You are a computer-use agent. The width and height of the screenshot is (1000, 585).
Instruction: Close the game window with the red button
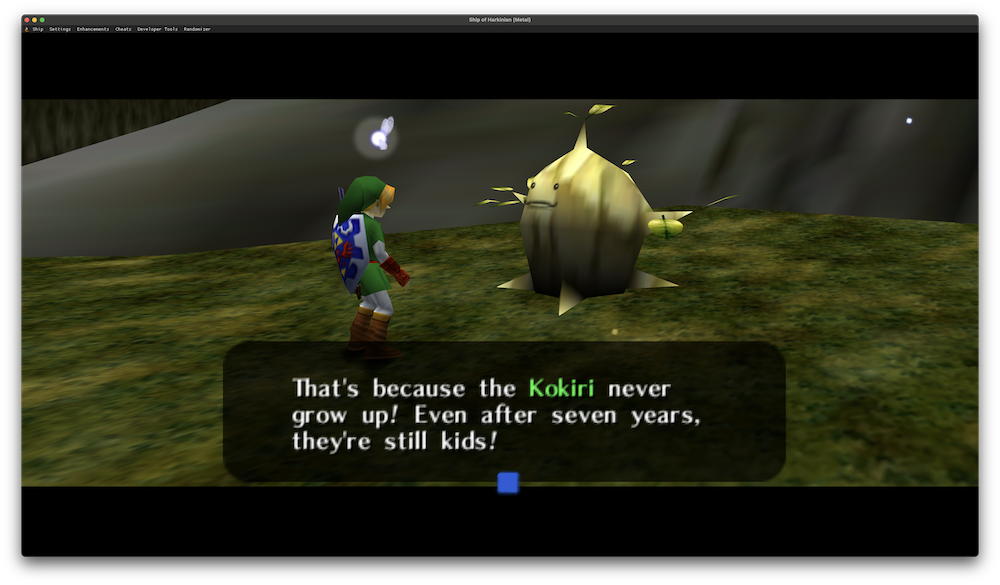[27, 20]
